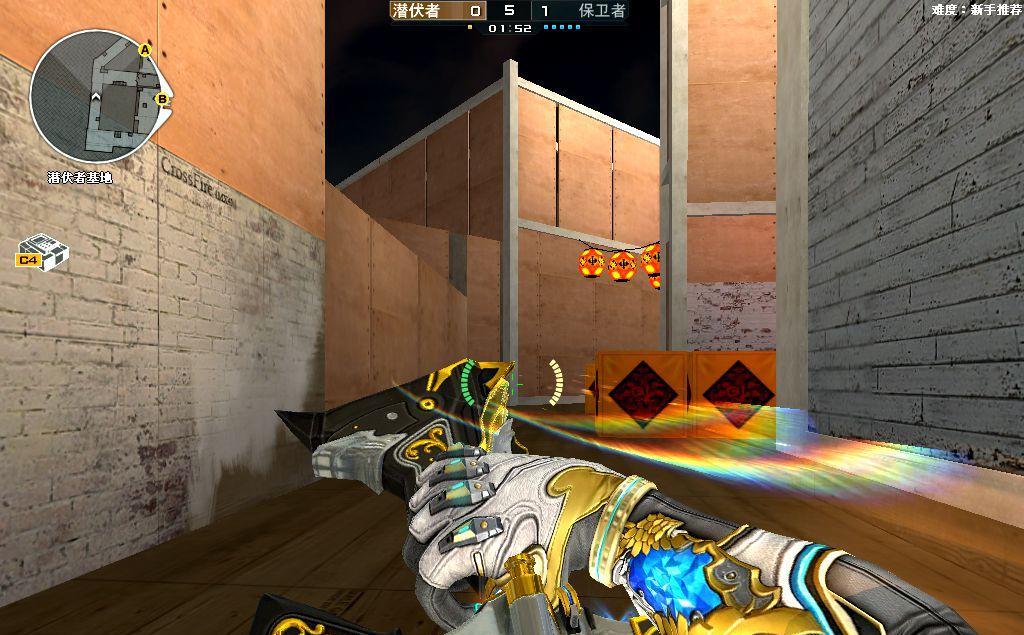Screen dimensions: 1024x635
Task: Select bomb site B marker on minimap
Action: 161,99
